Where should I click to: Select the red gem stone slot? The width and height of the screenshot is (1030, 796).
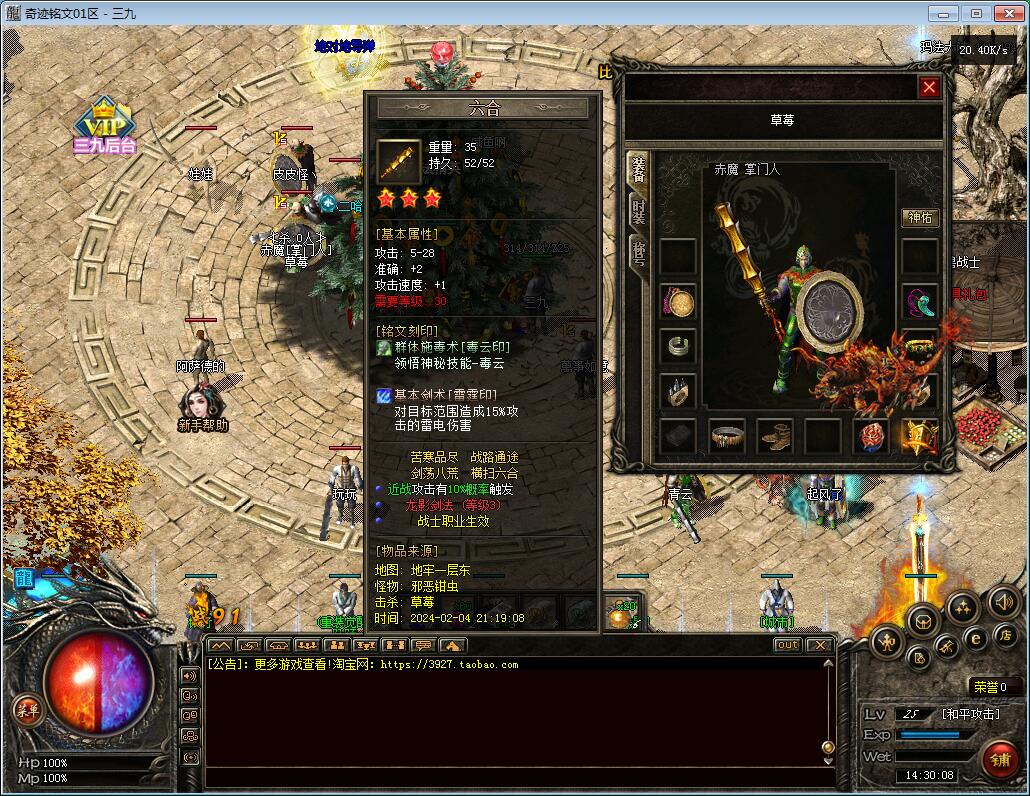click(871, 435)
